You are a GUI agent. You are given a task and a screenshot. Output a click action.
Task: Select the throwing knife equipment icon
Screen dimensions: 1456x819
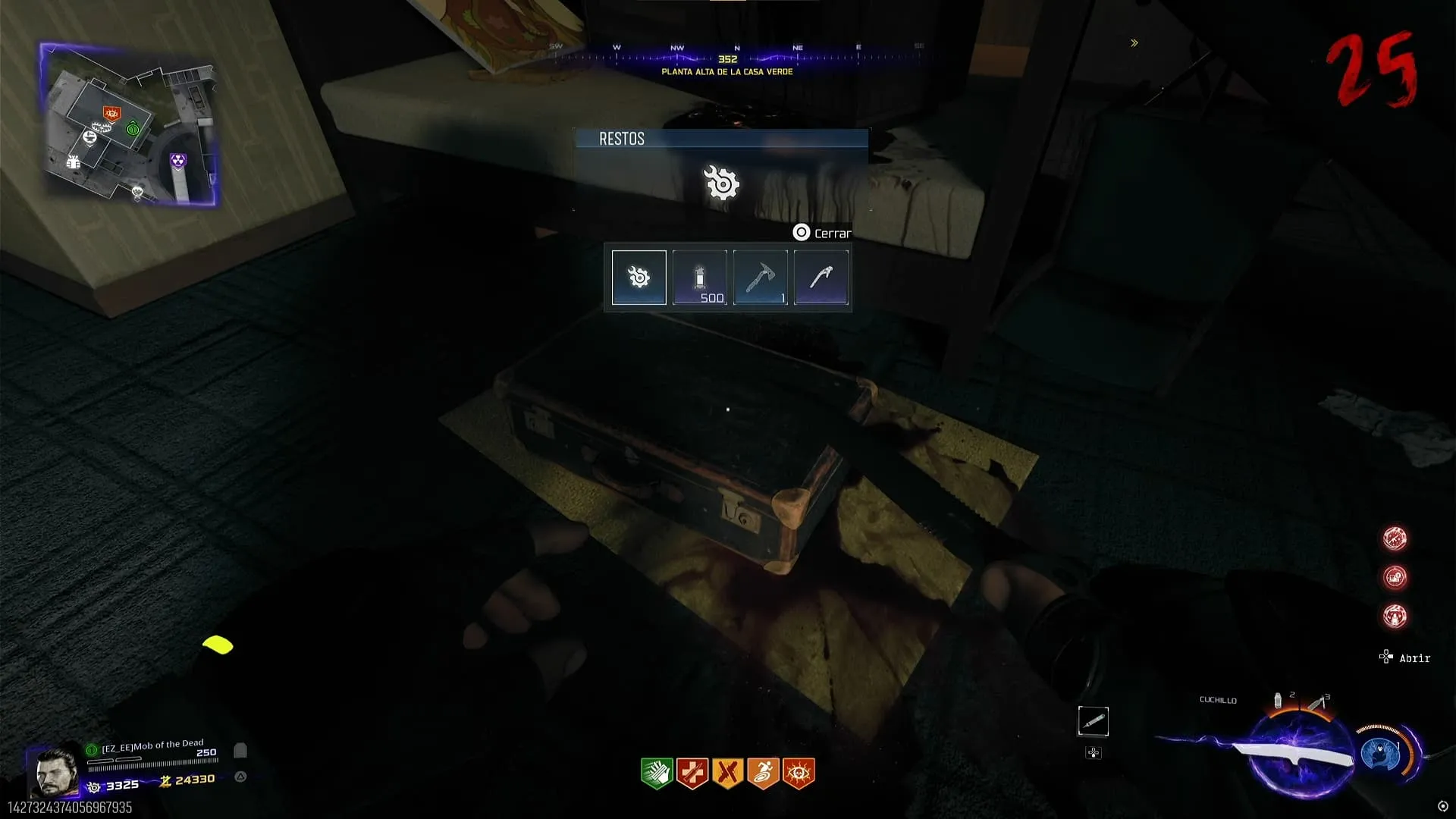[1318, 702]
